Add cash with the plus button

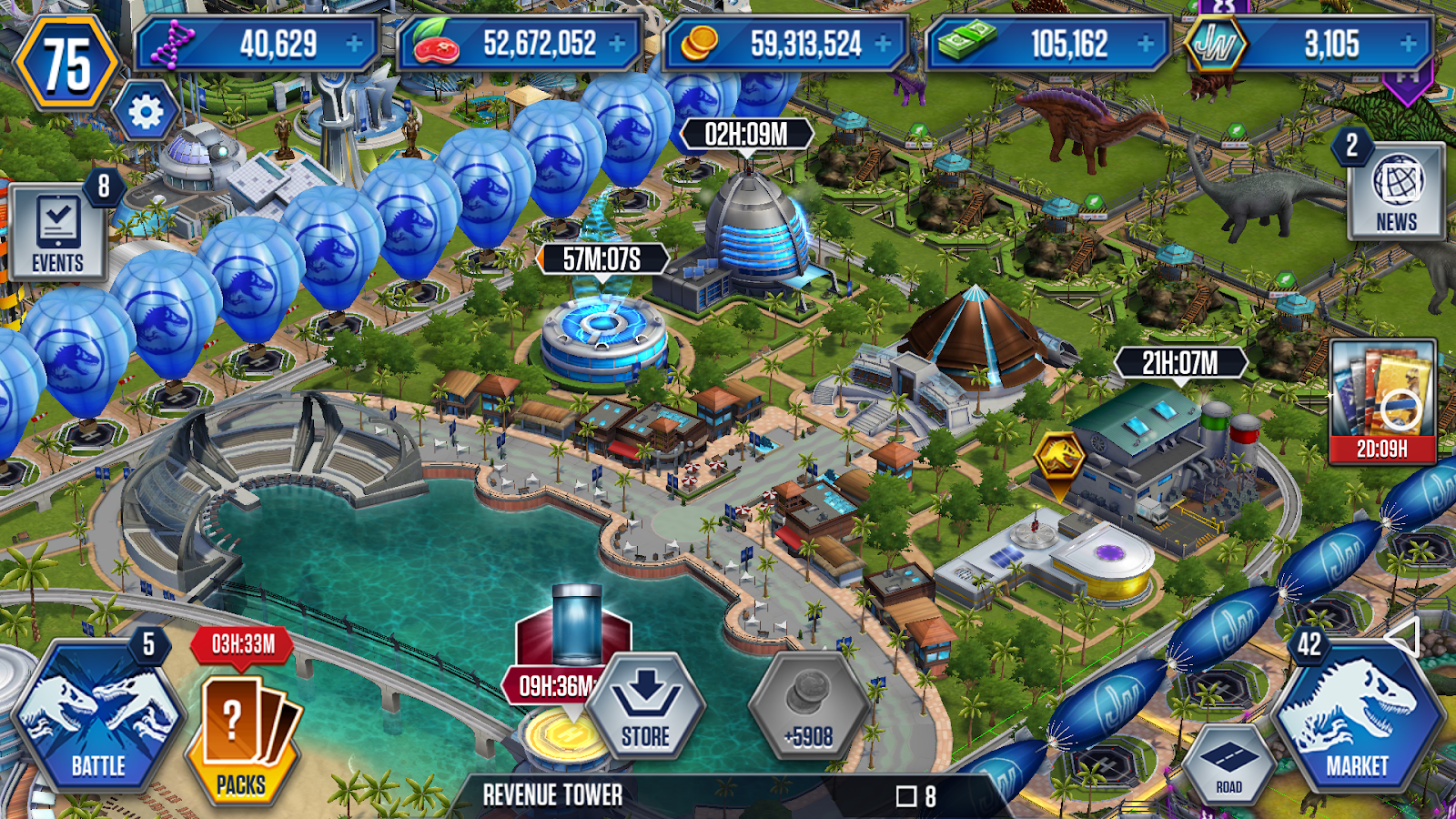(x=1143, y=41)
